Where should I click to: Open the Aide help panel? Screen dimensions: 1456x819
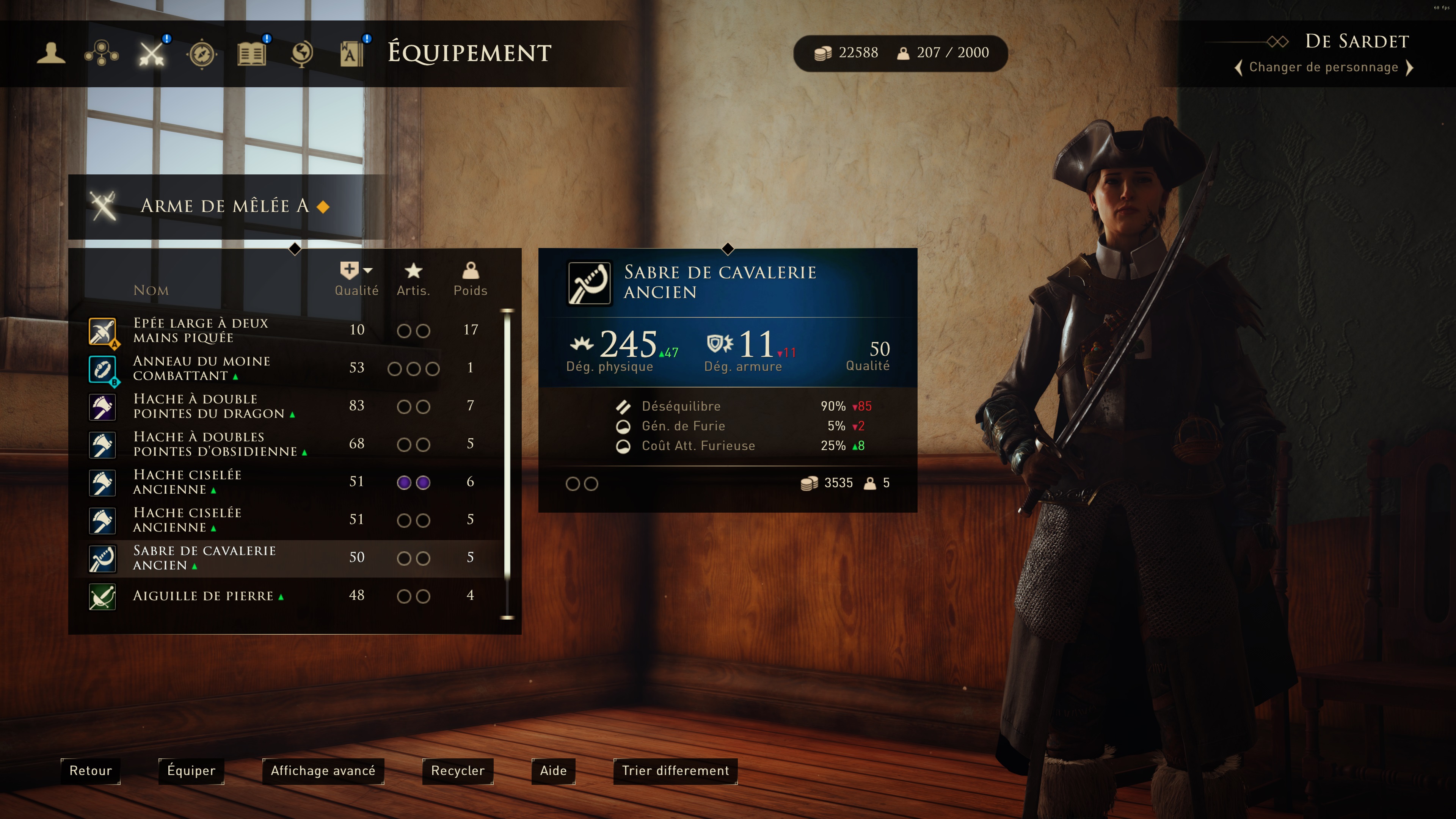553,771
